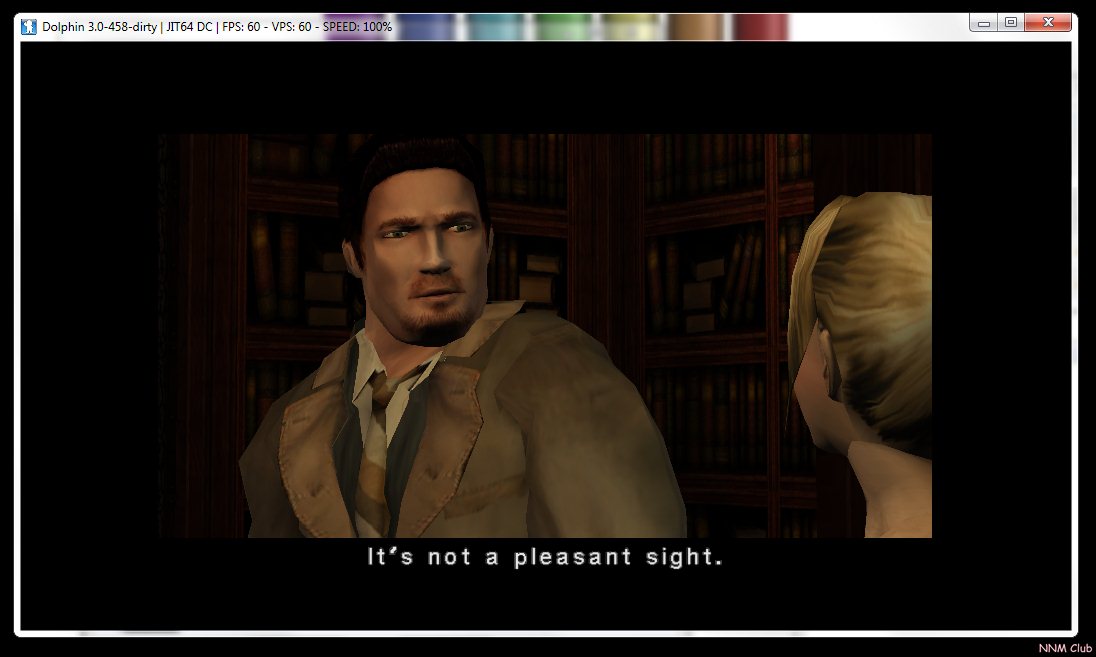Close the Dolphin emulator window
Image resolution: width=1096 pixels, height=657 pixels.
tap(1048, 22)
